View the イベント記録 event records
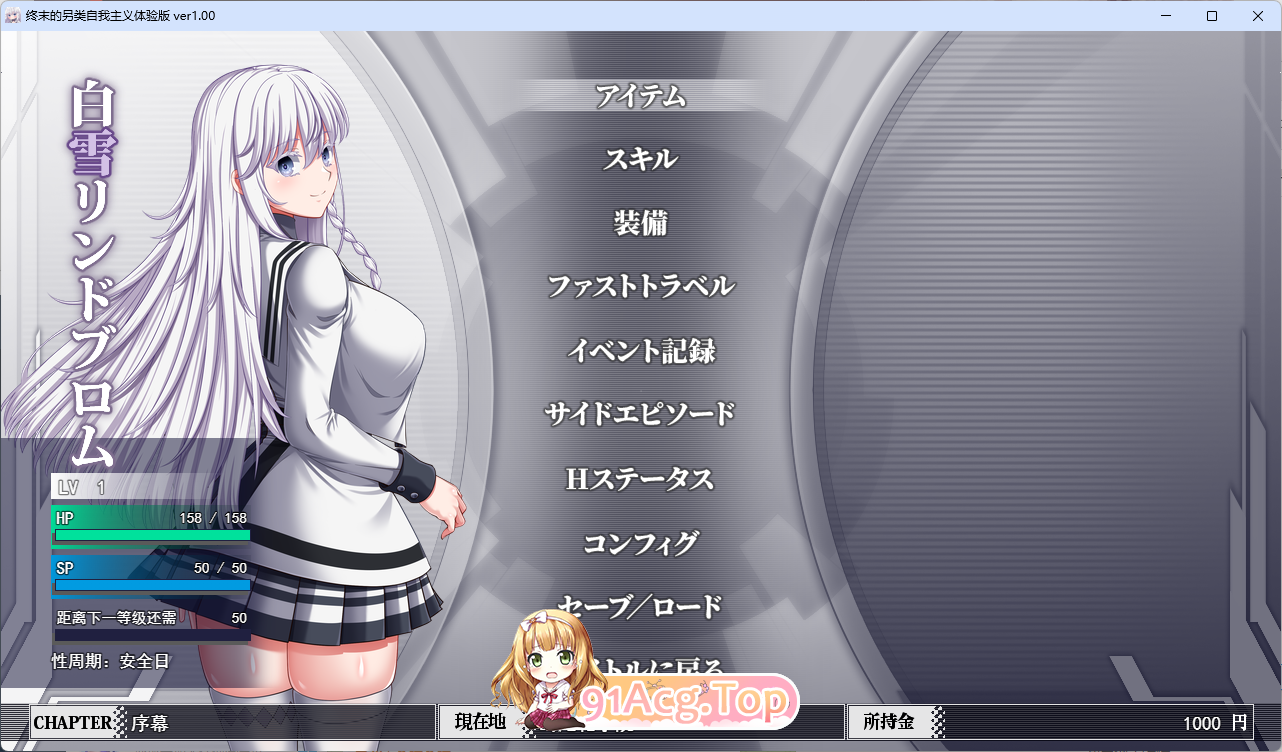Viewport: 1282px width, 752px height. click(x=640, y=351)
